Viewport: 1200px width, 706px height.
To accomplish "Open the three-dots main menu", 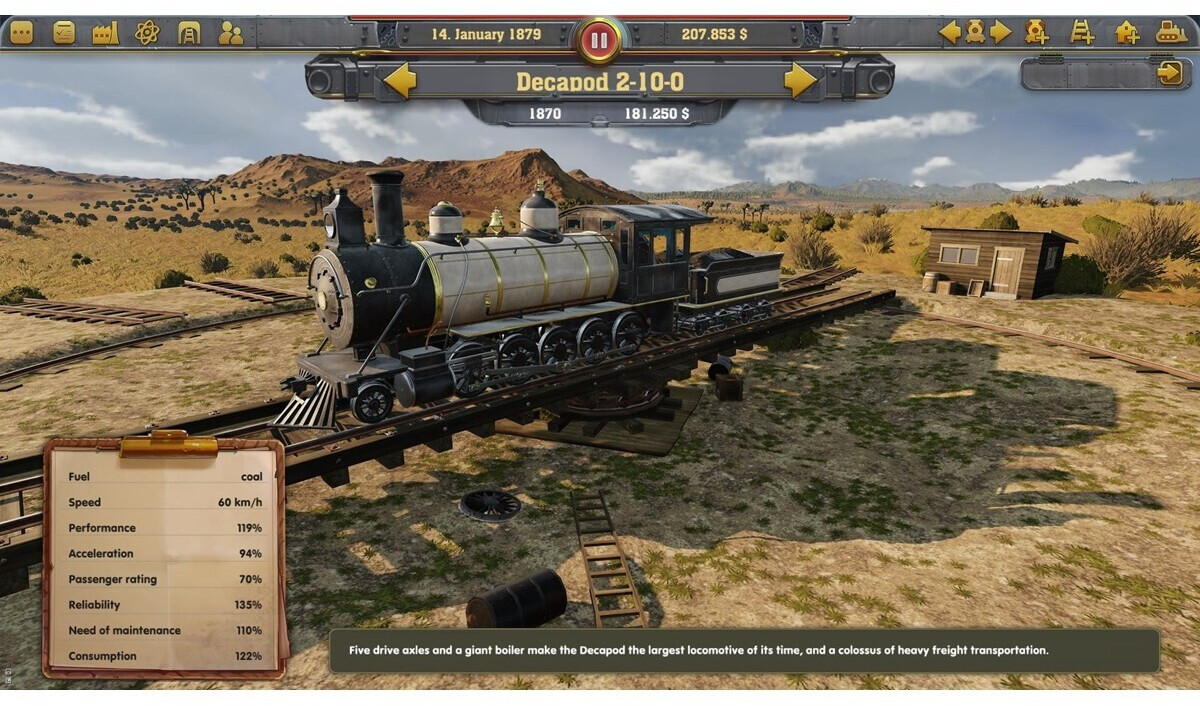I will pyautogui.click(x=21, y=33).
